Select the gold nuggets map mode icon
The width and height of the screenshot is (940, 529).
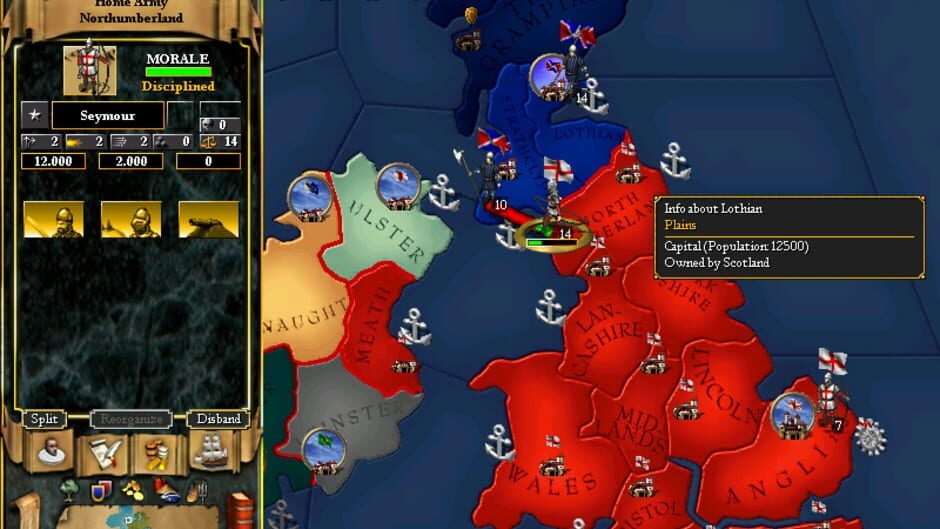click(x=133, y=491)
